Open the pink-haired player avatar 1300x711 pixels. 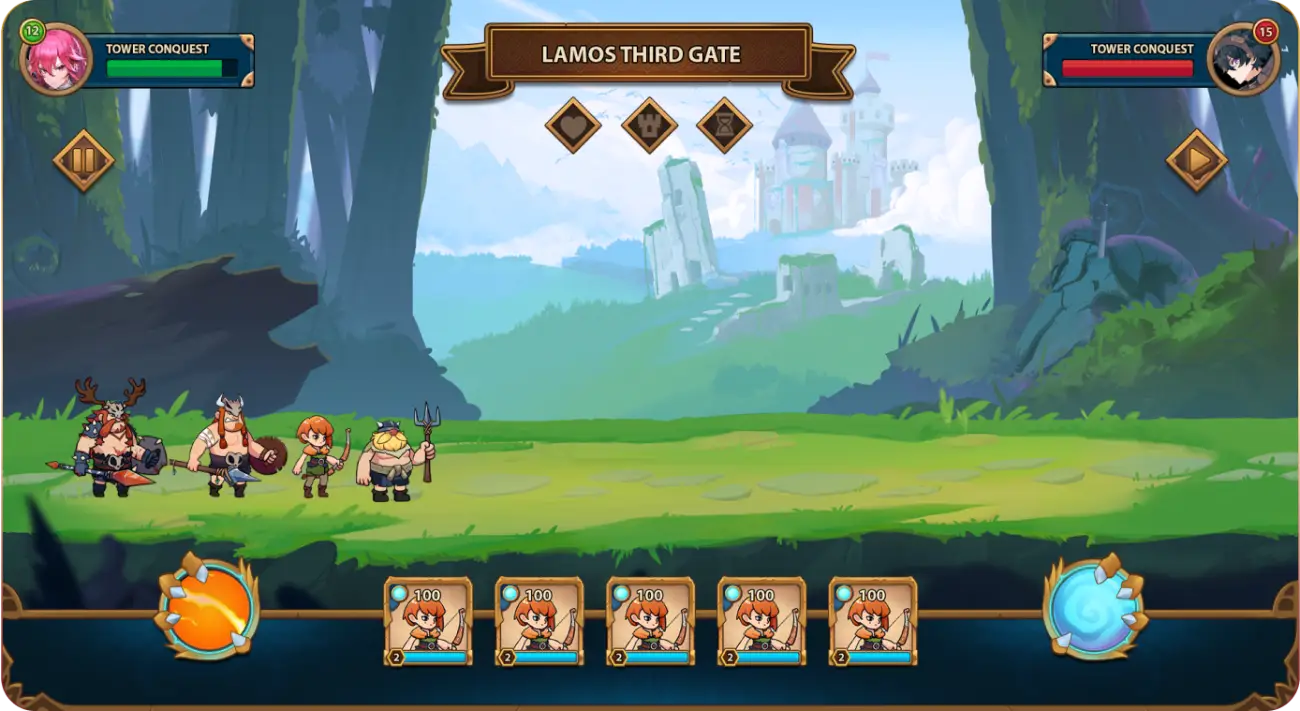[x=57, y=59]
